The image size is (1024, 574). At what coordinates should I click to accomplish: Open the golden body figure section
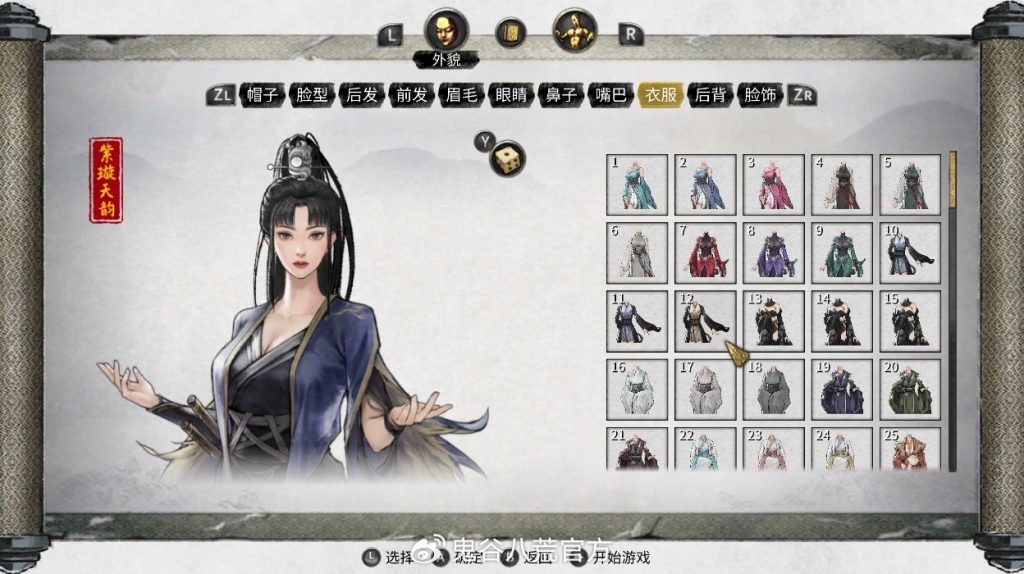(x=574, y=31)
